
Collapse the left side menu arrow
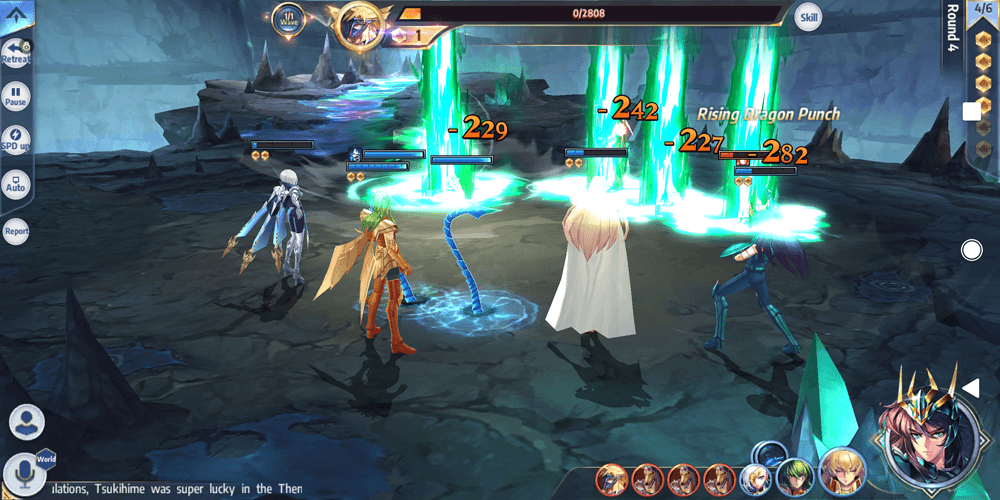(x=17, y=15)
